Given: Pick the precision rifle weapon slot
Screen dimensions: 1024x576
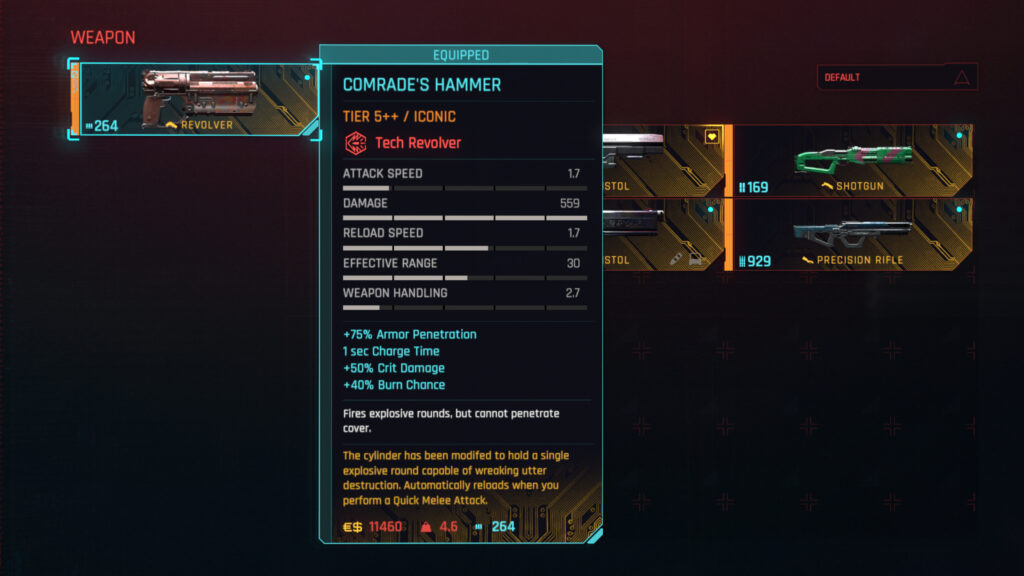Looking at the screenshot, I should click(850, 236).
